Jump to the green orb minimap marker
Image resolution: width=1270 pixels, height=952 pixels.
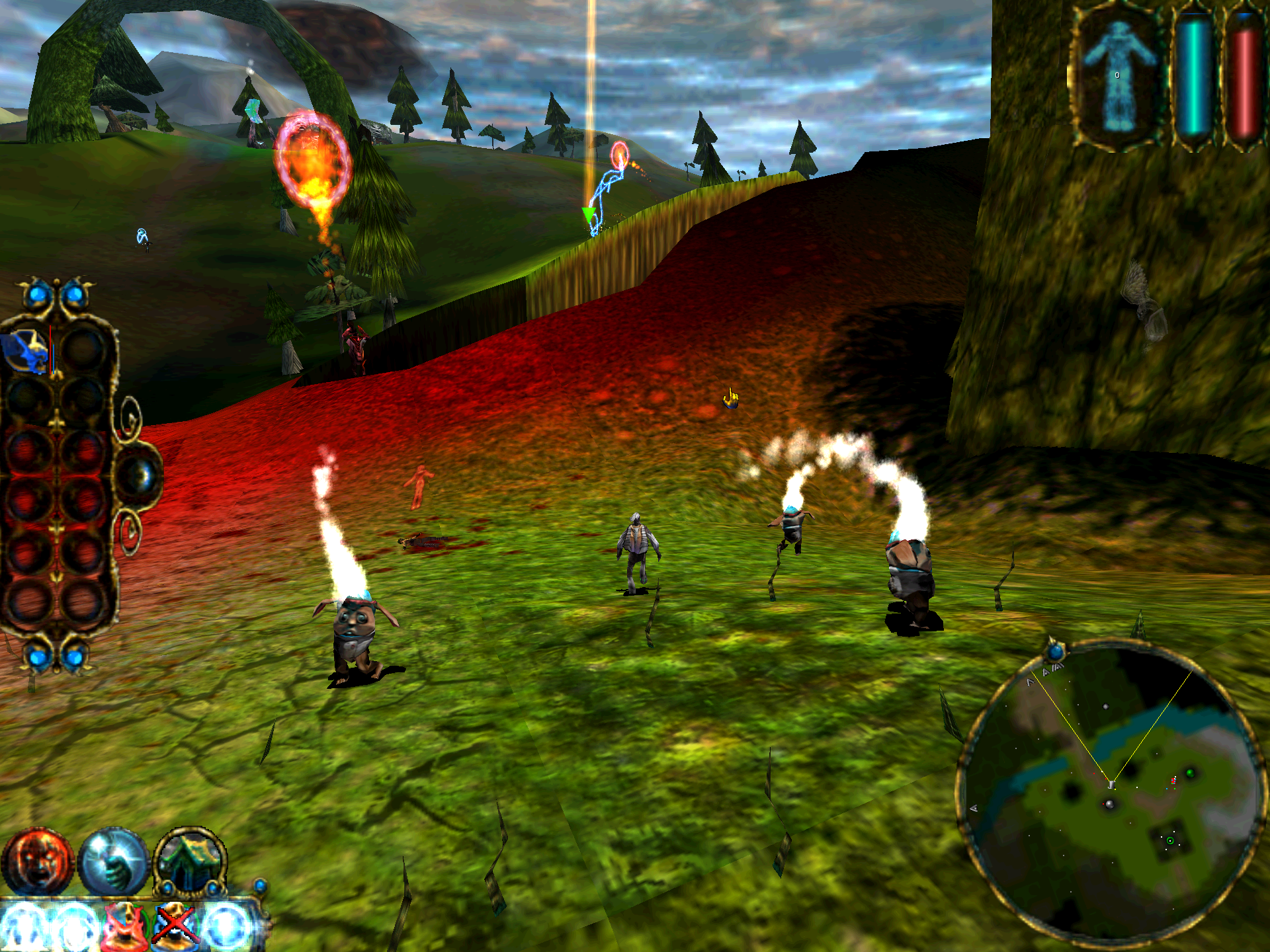tap(1190, 772)
